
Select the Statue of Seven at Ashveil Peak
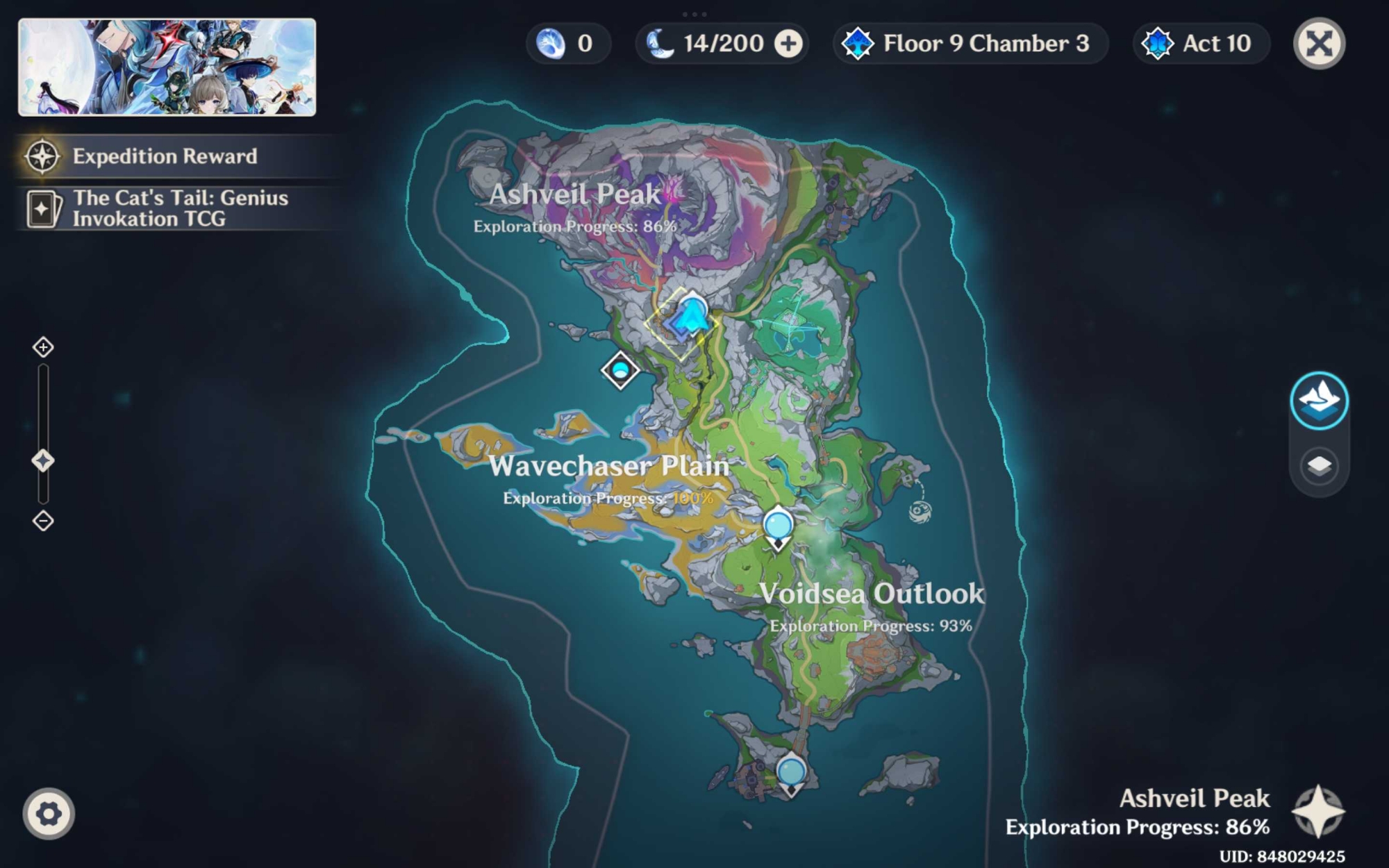(691, 317)
